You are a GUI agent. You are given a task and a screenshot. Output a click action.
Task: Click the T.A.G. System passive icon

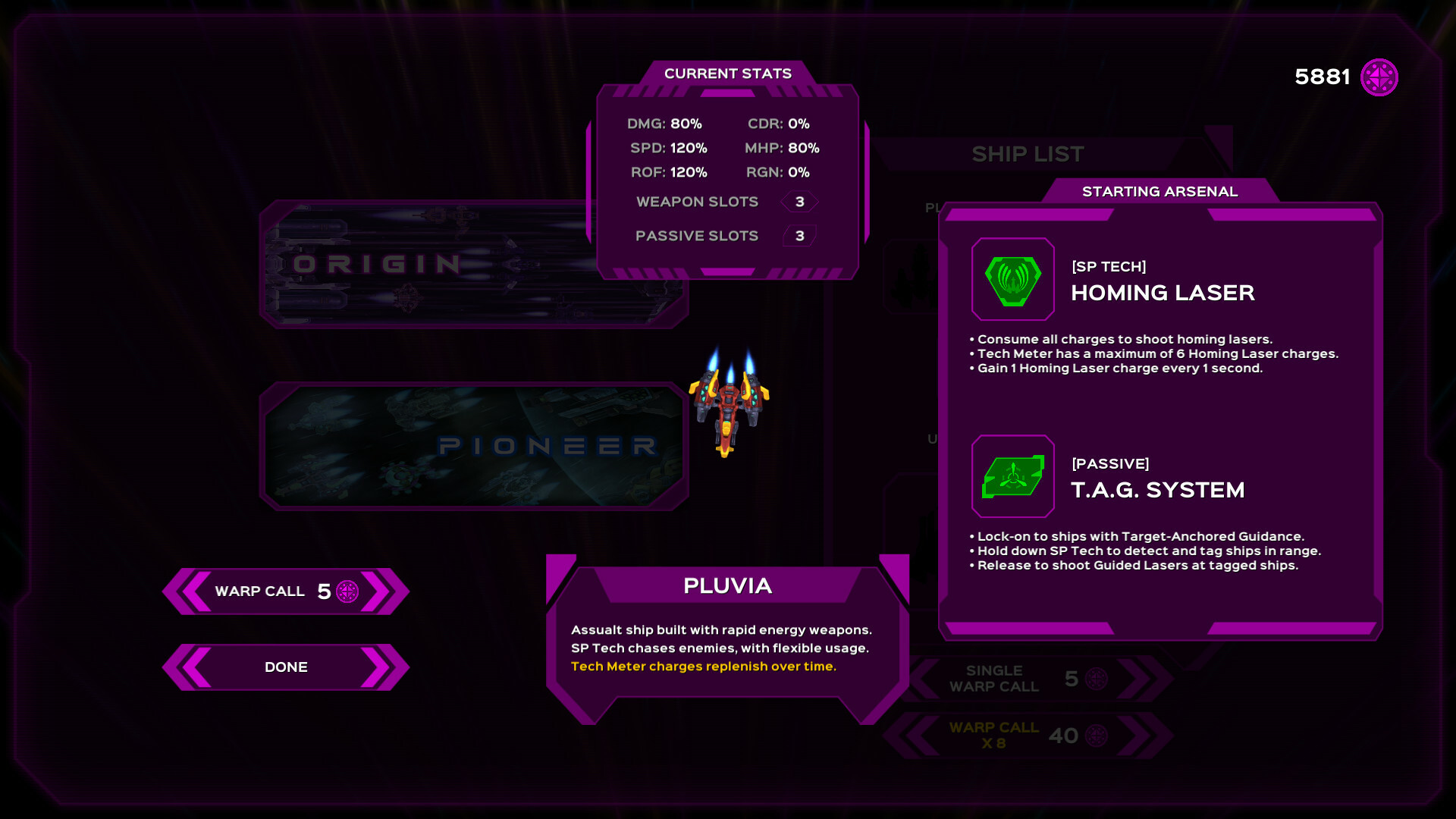1013,476
